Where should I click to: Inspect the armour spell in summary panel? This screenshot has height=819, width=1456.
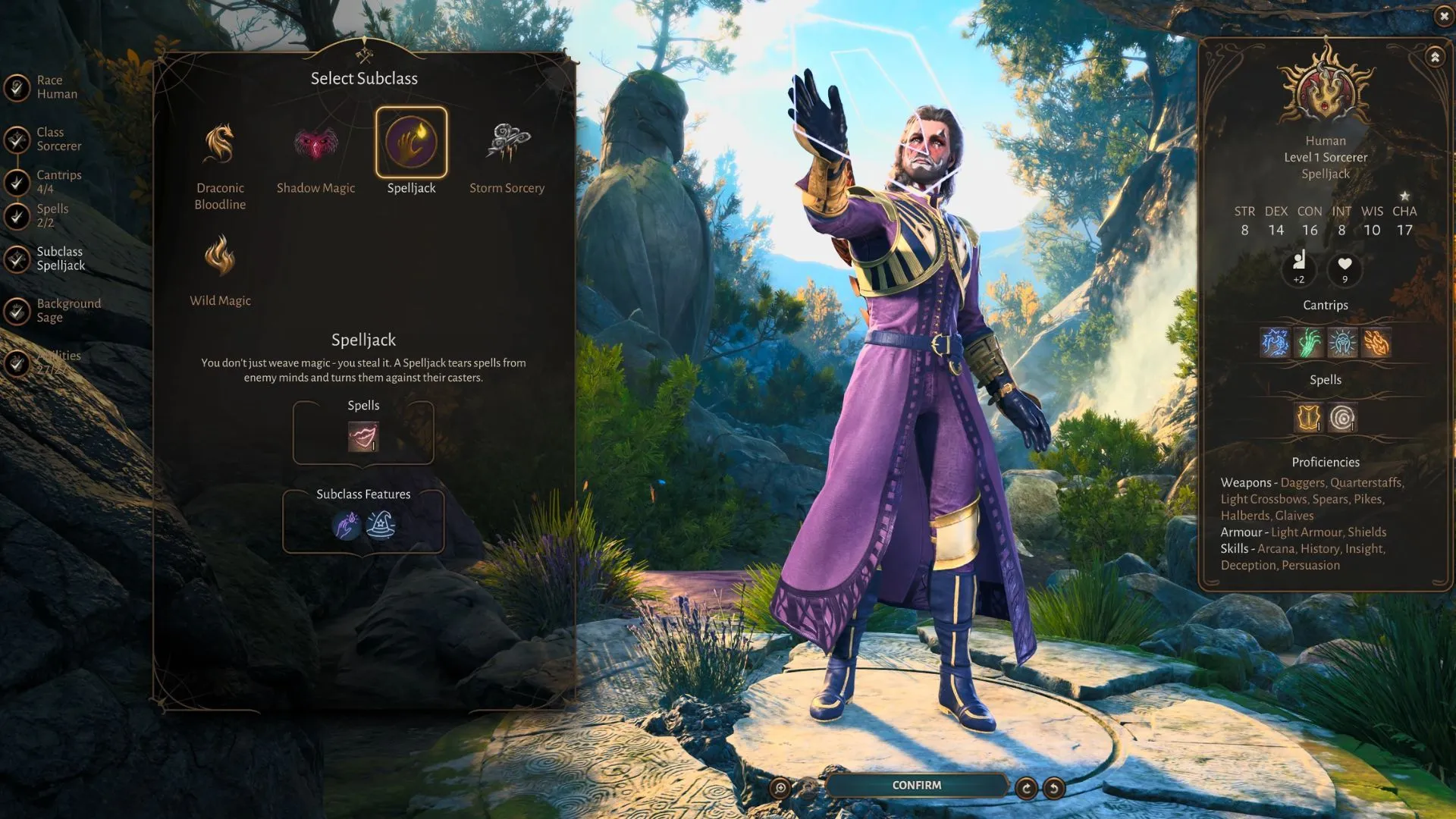pyautogui.click(x=1308, y=417)
